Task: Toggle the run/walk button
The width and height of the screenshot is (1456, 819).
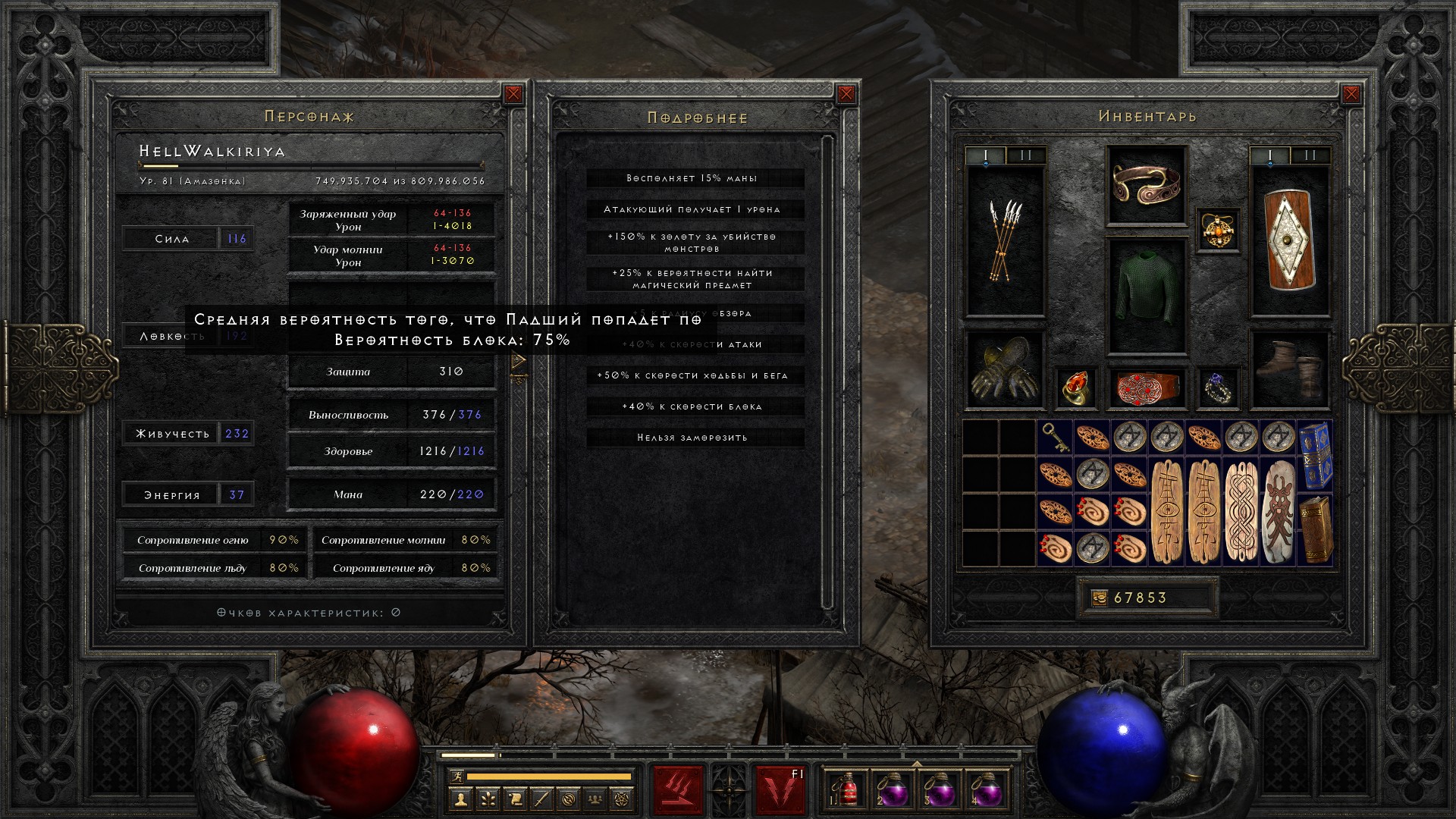Action: pyautogui.click(x=455, y=777)
